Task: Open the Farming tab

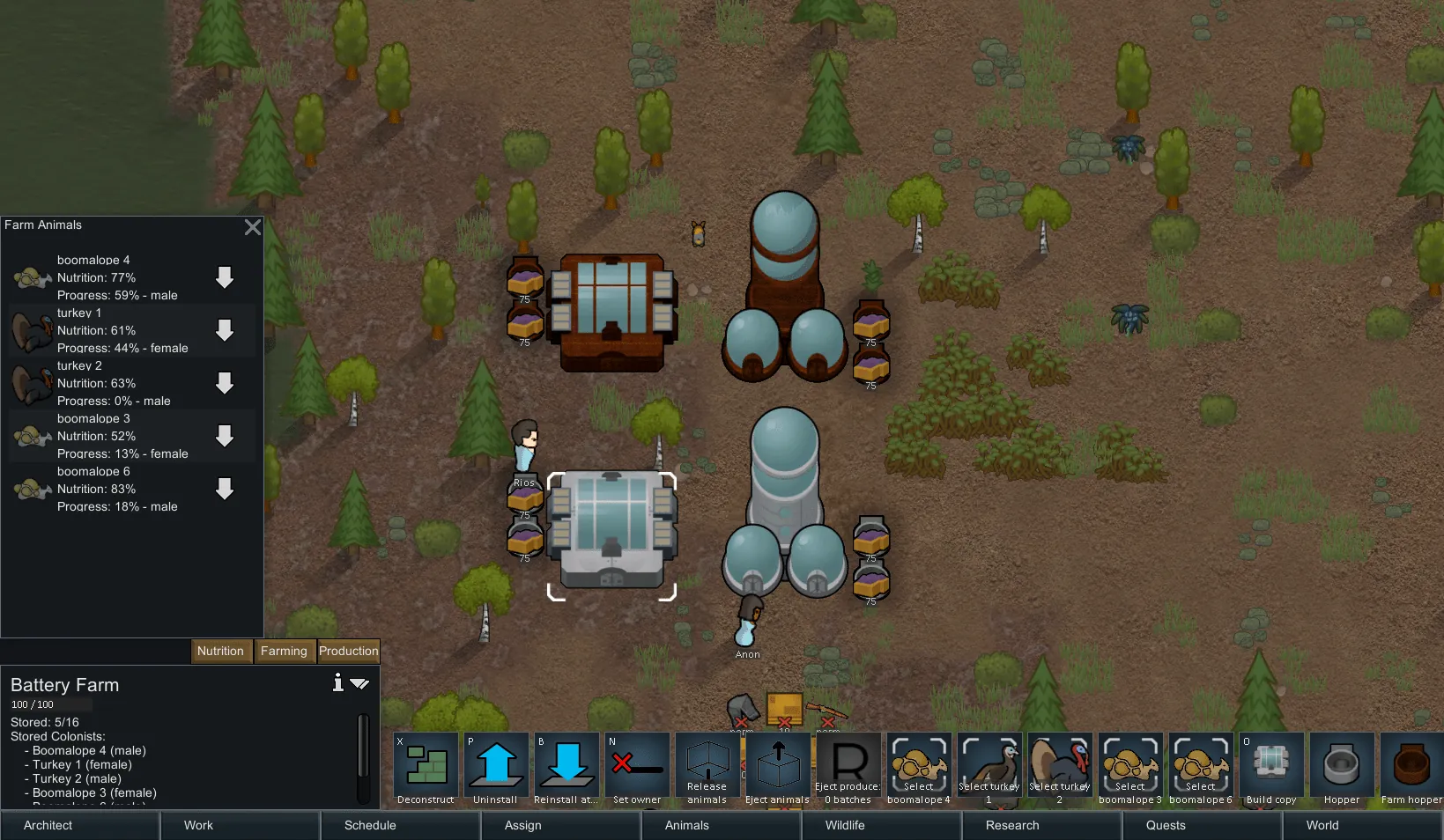Action: point(284,651)
